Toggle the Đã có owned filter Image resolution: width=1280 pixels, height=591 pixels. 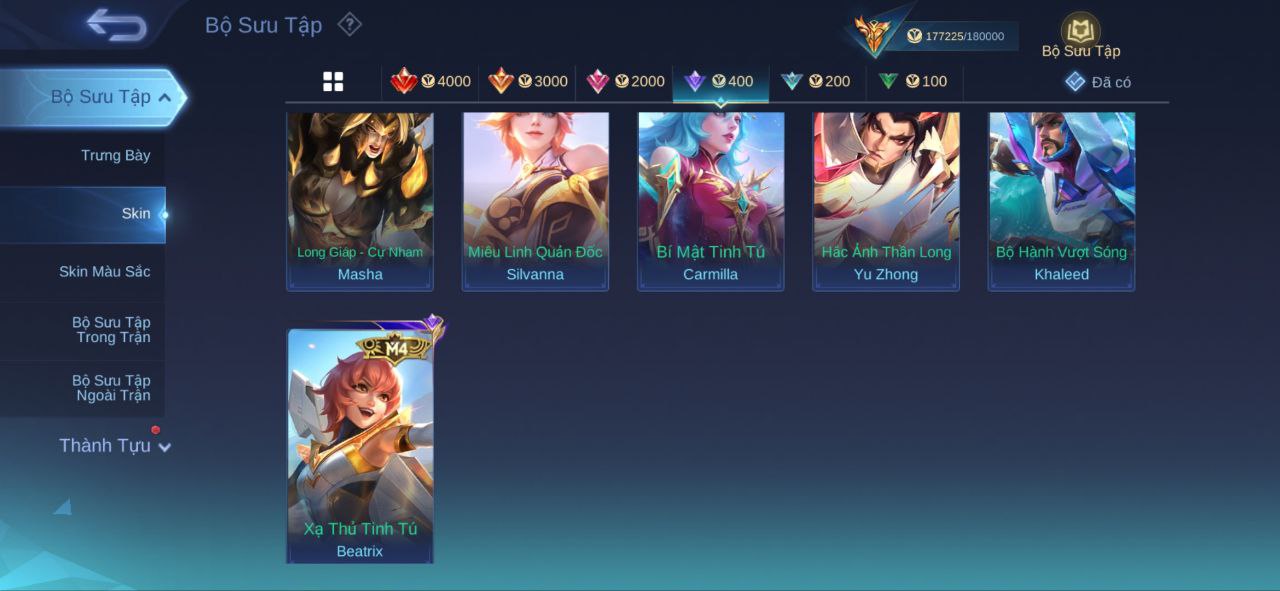[1098, 82]
